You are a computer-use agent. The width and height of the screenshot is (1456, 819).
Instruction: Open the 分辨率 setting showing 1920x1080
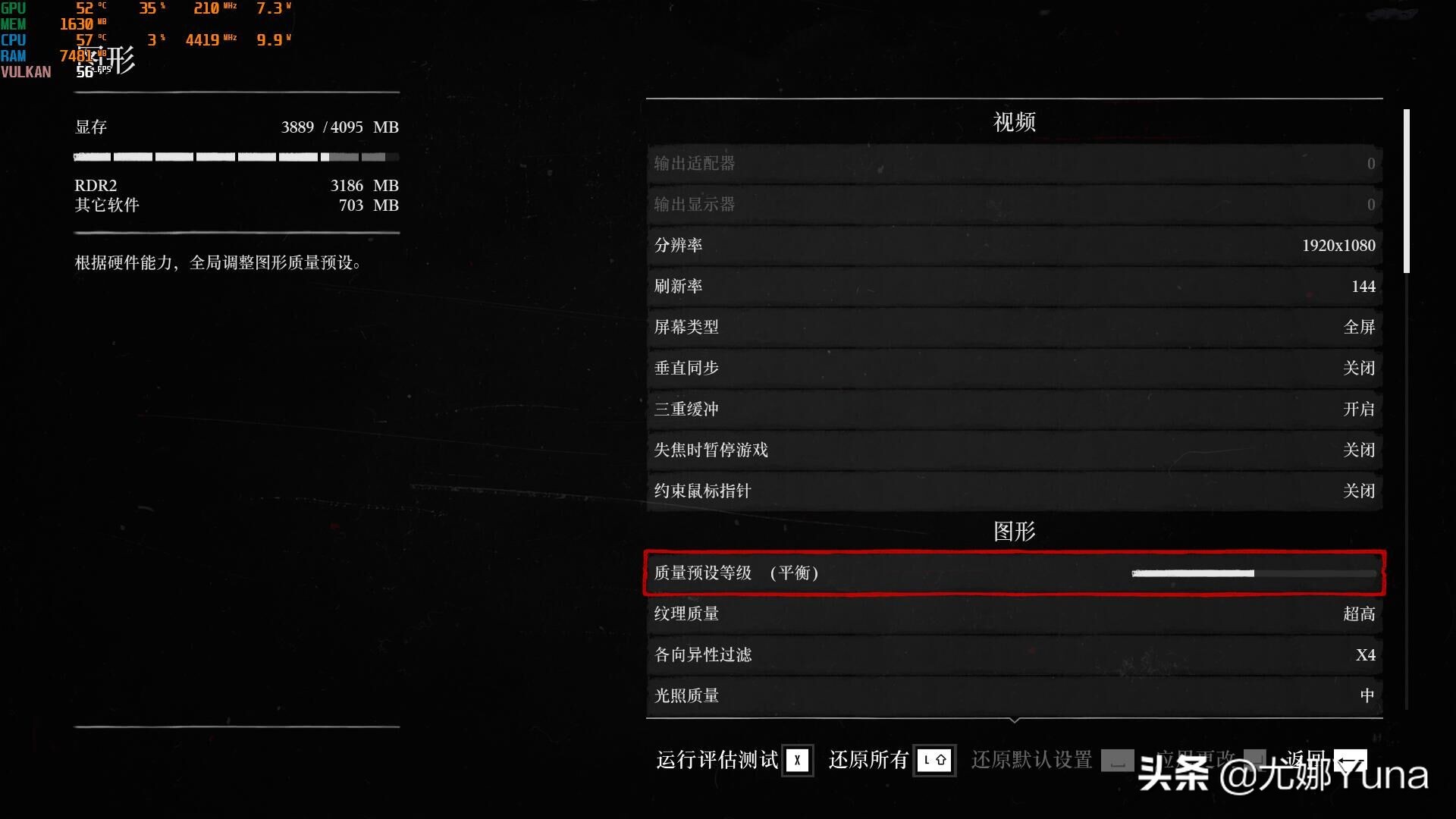[1014, 245]
